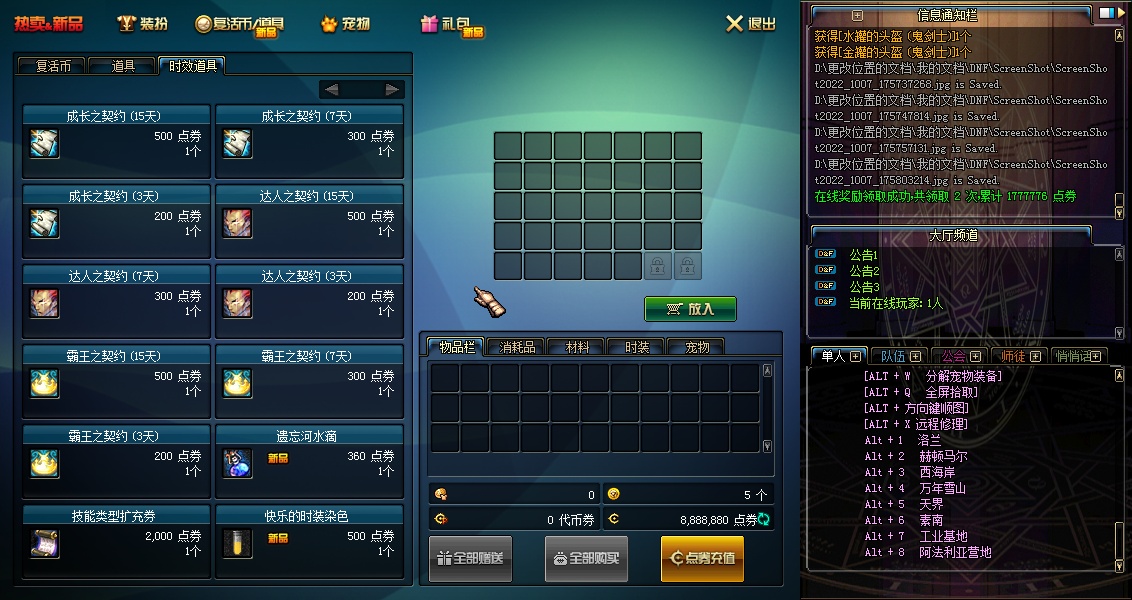Open 点券充值 recharge button
Screen dimensions: 1132x600
click(x=702, y=558)
